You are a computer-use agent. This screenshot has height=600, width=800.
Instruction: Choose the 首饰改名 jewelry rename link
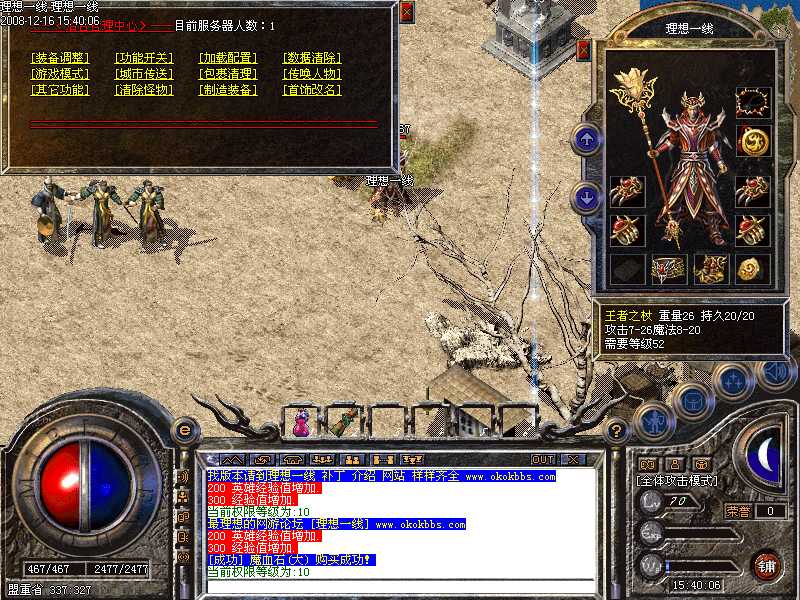click(312, 90)
